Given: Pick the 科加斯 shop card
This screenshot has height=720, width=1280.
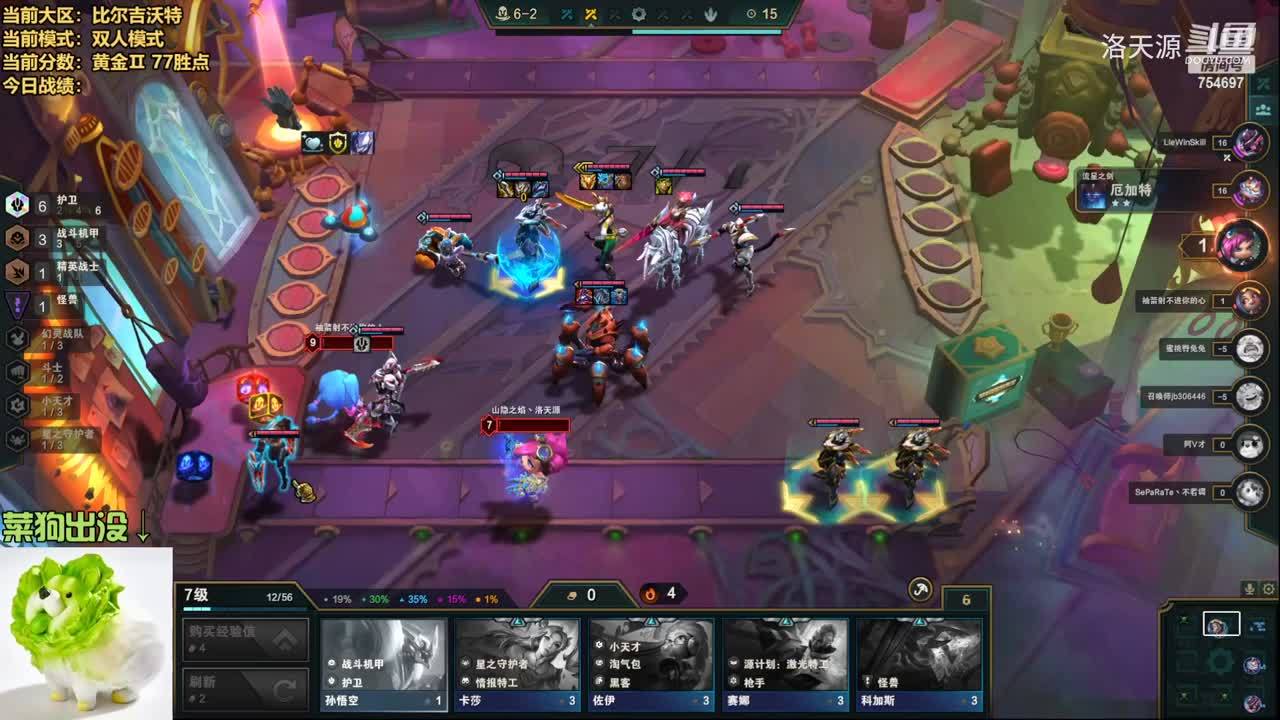Looking at the screenshot, I should [x=919, y=663].
